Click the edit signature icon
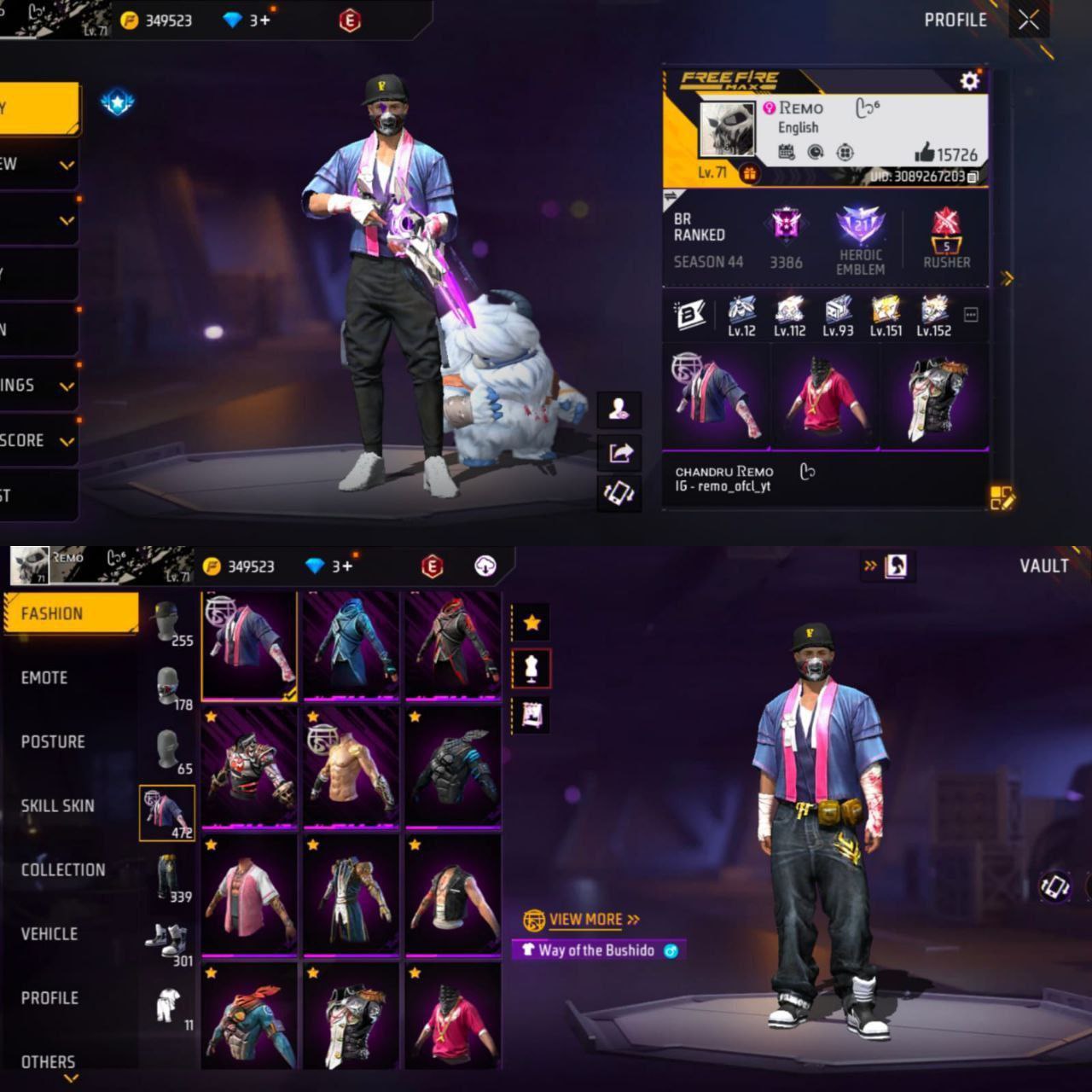The width and height of the screenshot is (1092, 1092). coord(1002,498)
